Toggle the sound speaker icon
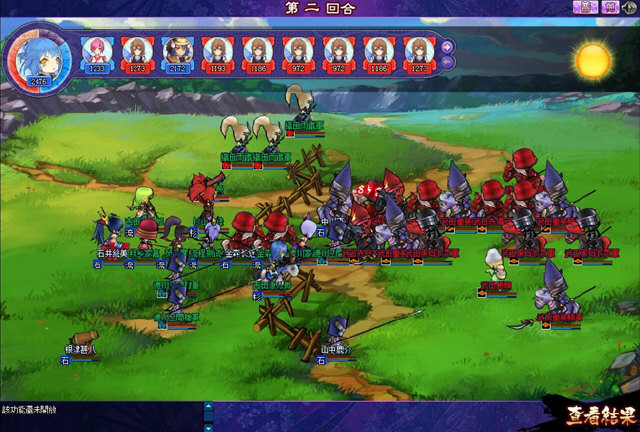The width and height of the screenshot is (640, 432). [629, 8]
